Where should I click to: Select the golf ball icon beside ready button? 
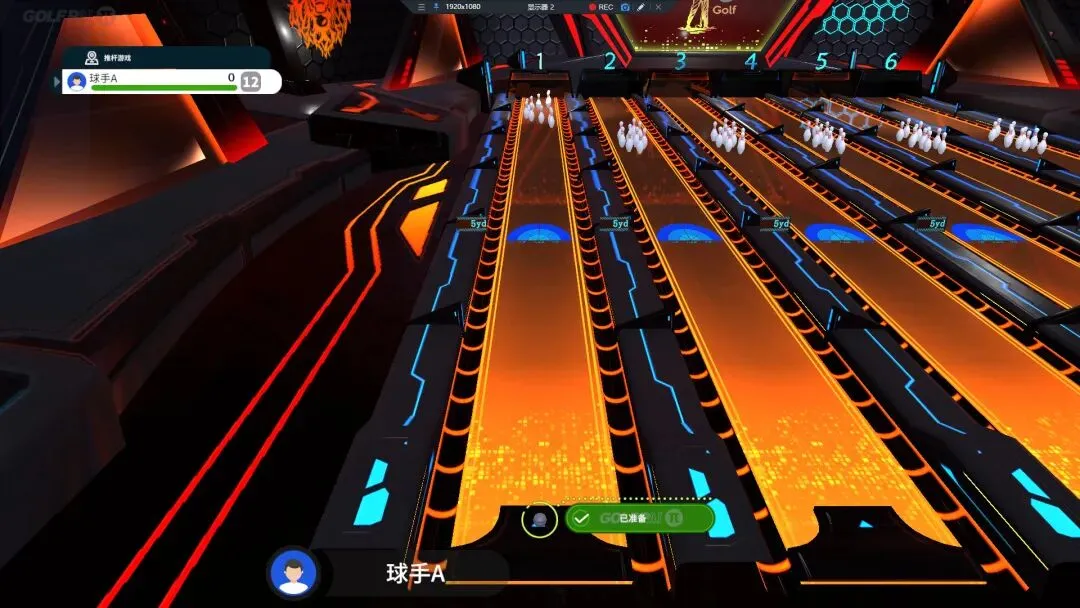(x=539, y=519)
